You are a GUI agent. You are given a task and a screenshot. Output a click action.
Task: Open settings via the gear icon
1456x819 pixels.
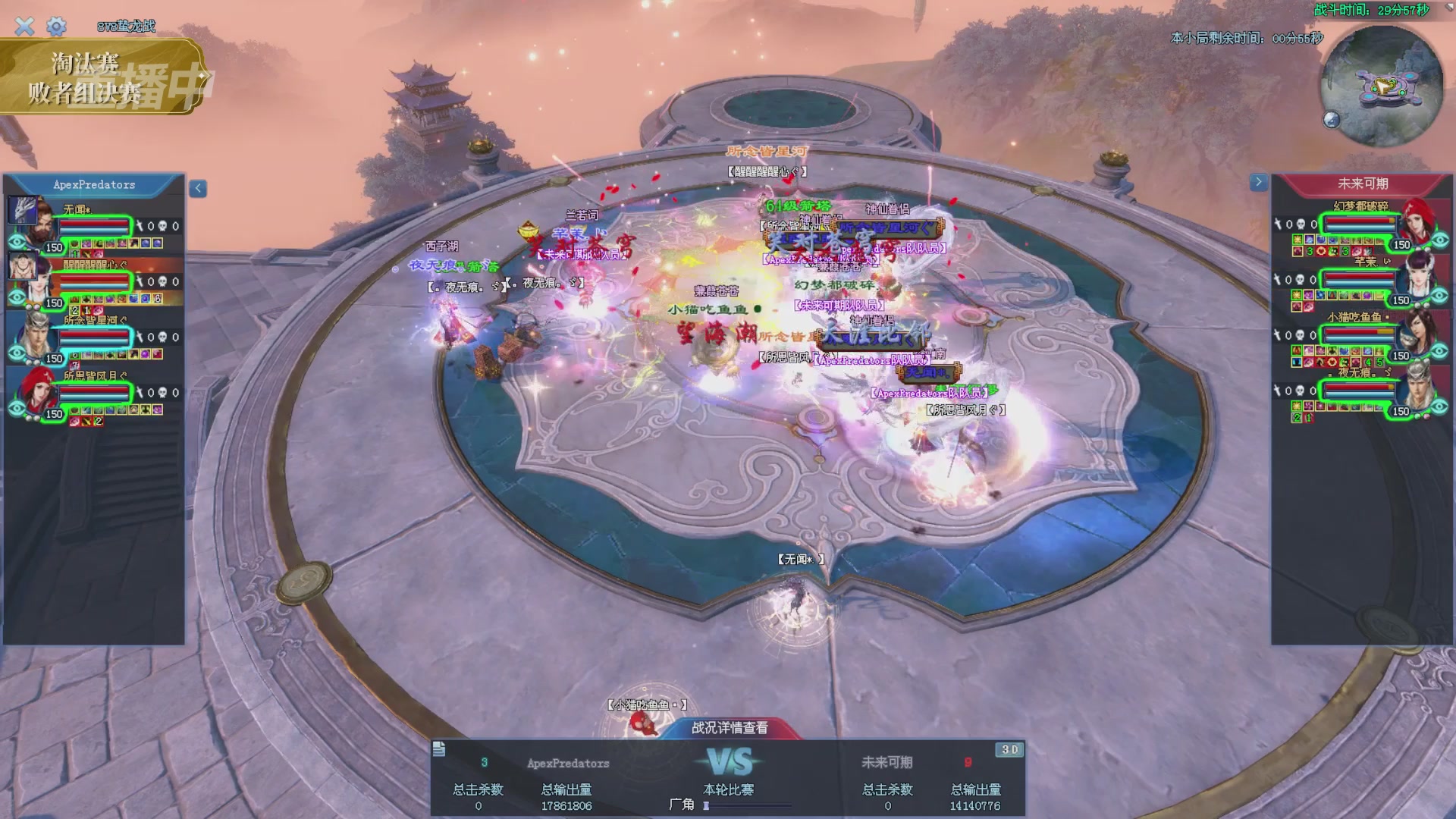(x=56, y=27)
